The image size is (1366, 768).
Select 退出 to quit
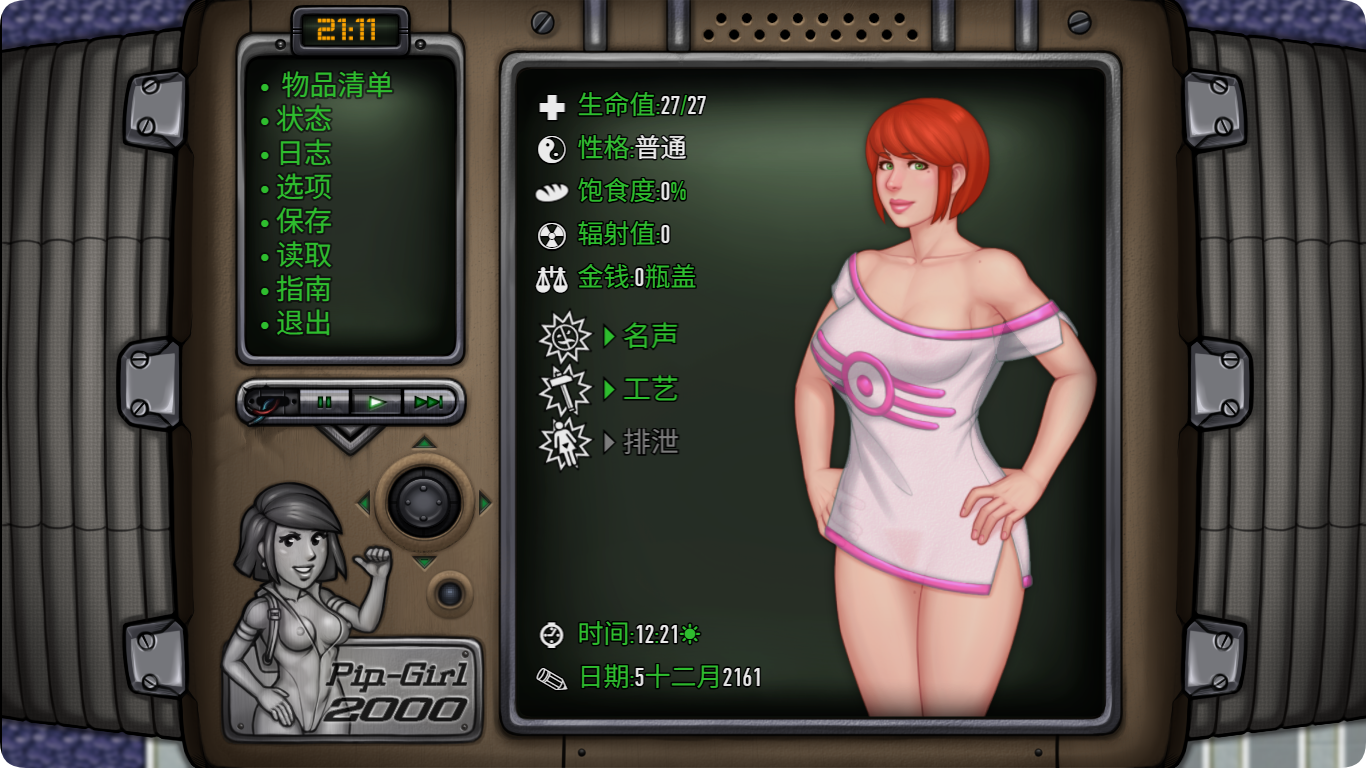pyautogui.click(x=303, y=324)
